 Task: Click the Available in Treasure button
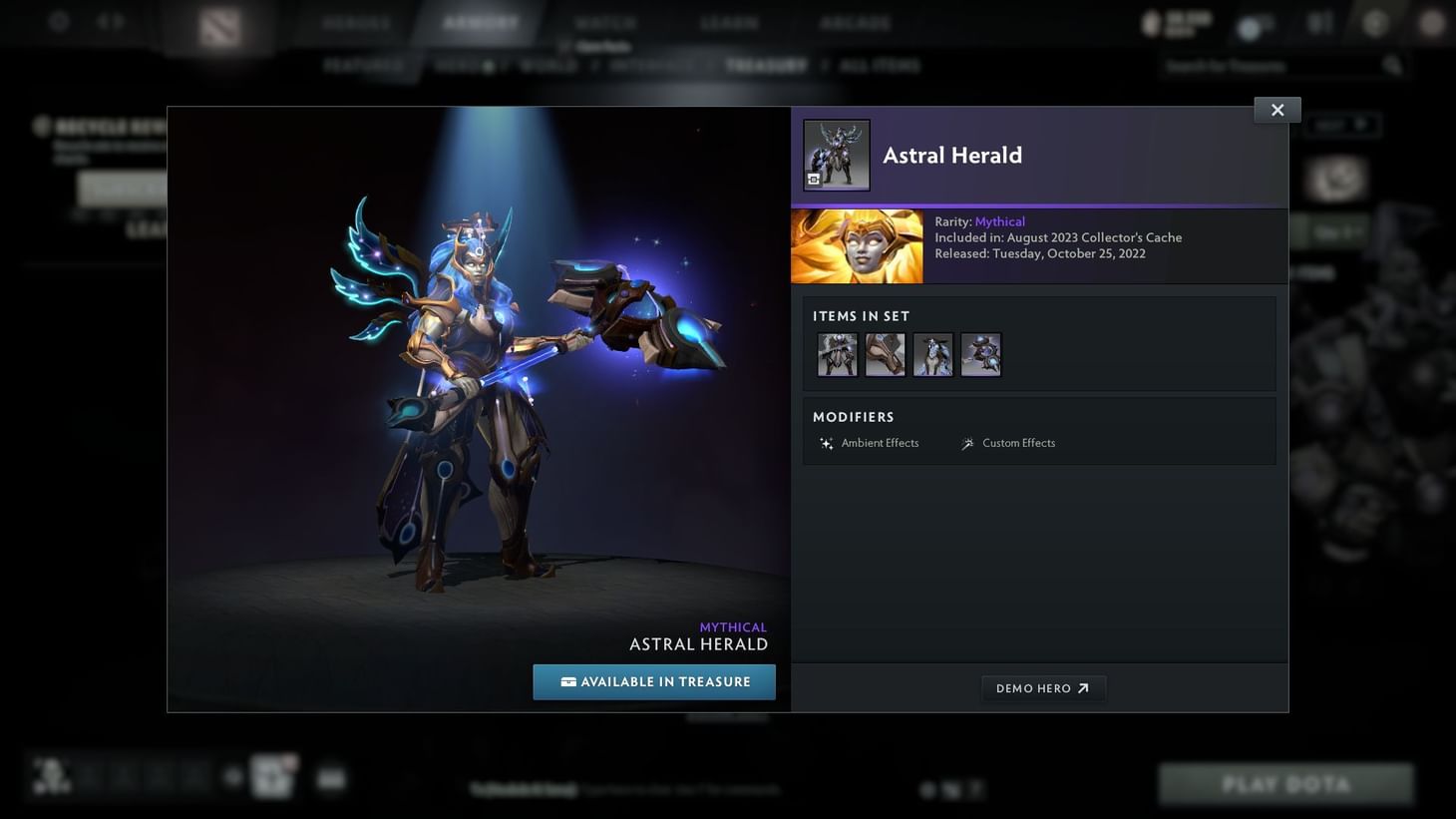coord(654,681)
